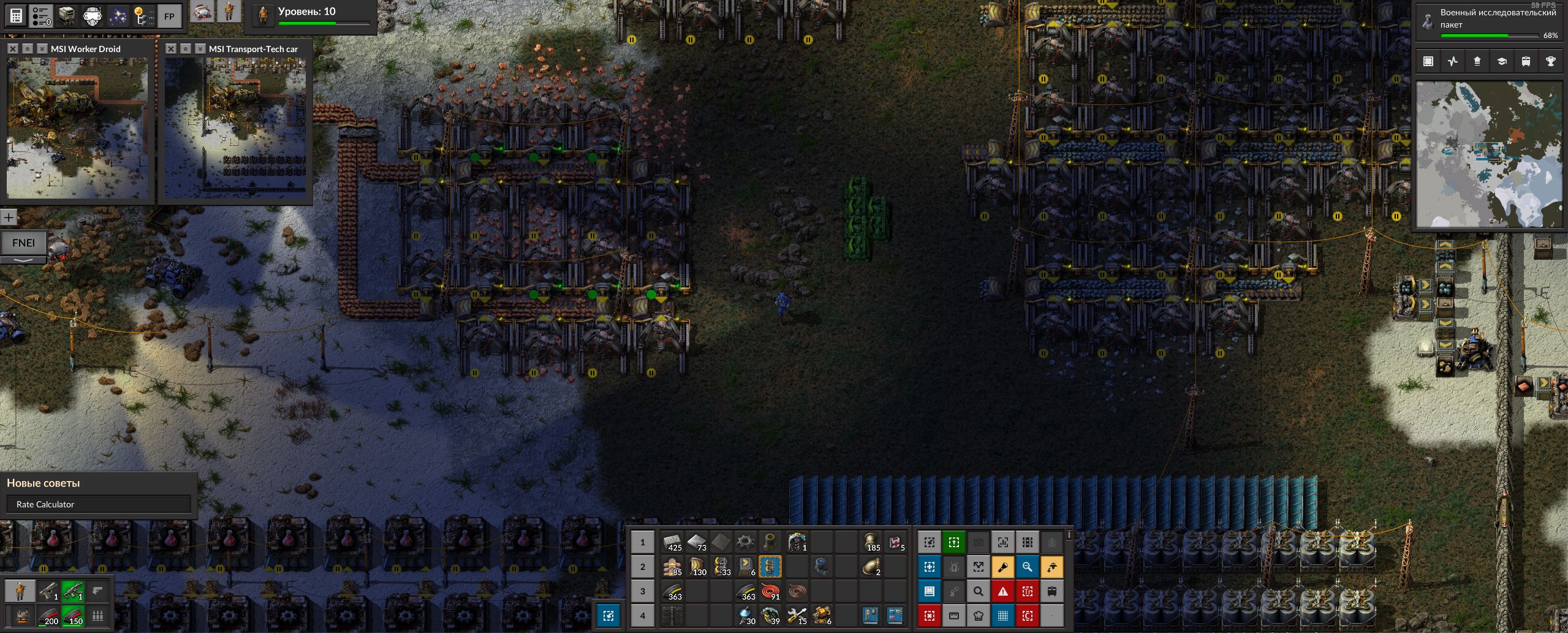
Task: Open the Rate Calculator tip entry
Action: point(98,504)
